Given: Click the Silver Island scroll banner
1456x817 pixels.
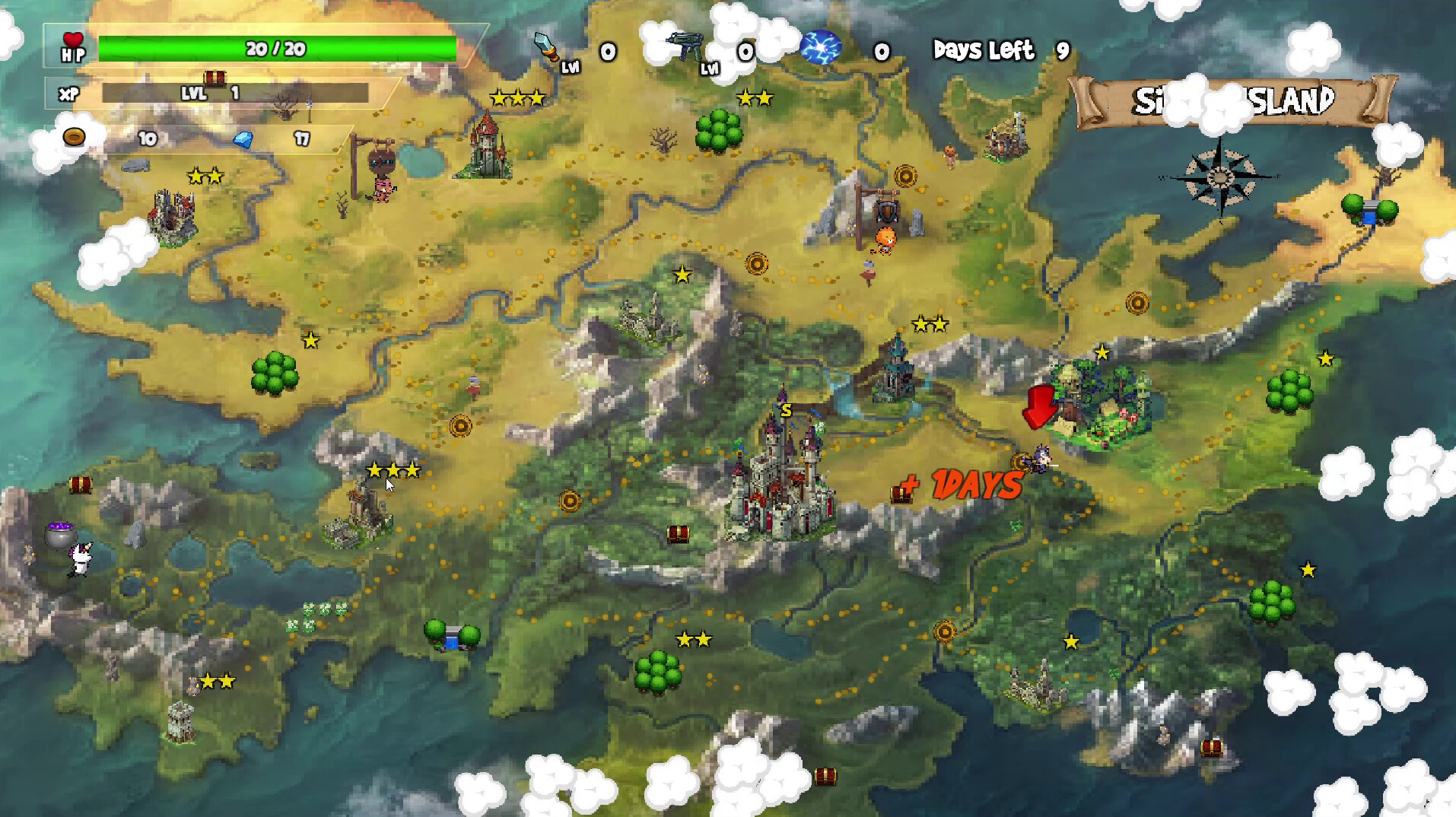Looking at the screenshot, I should (x=1231, y=100).
